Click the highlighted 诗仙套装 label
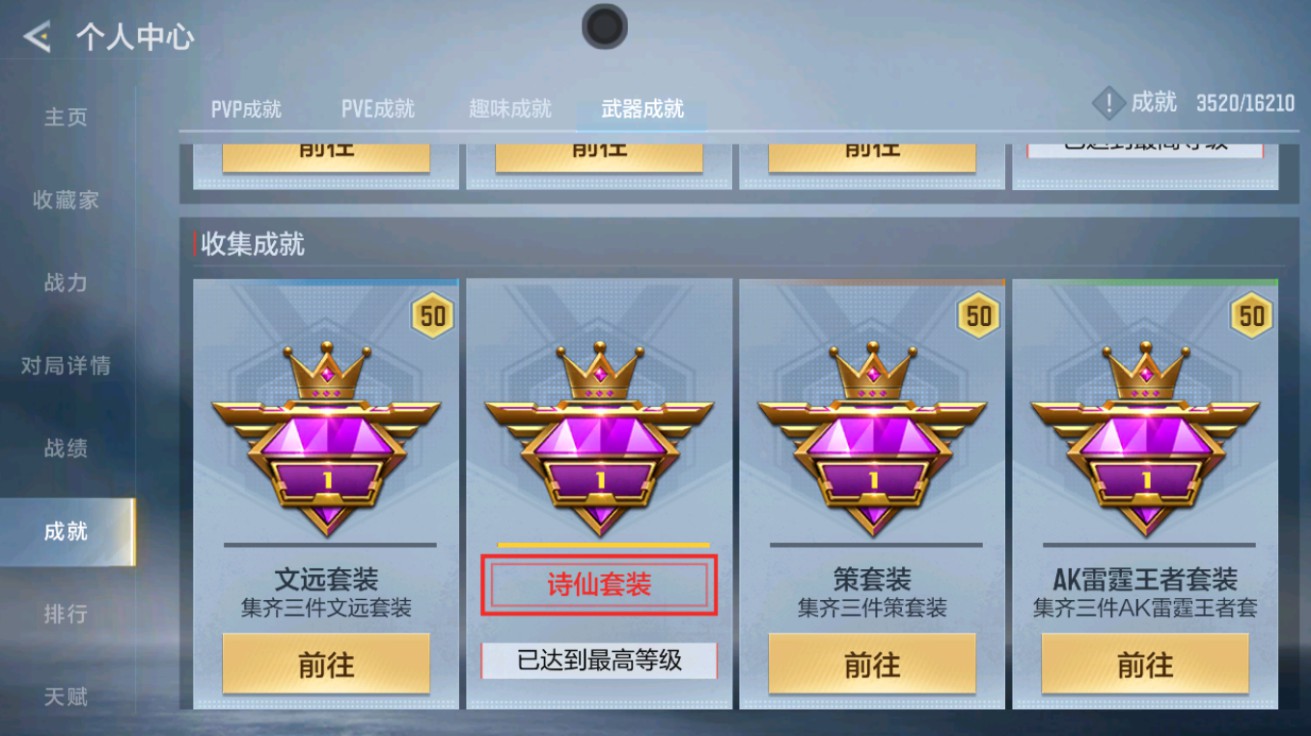1311x736 pixels. pyautogui.click(x=600, y=585)
